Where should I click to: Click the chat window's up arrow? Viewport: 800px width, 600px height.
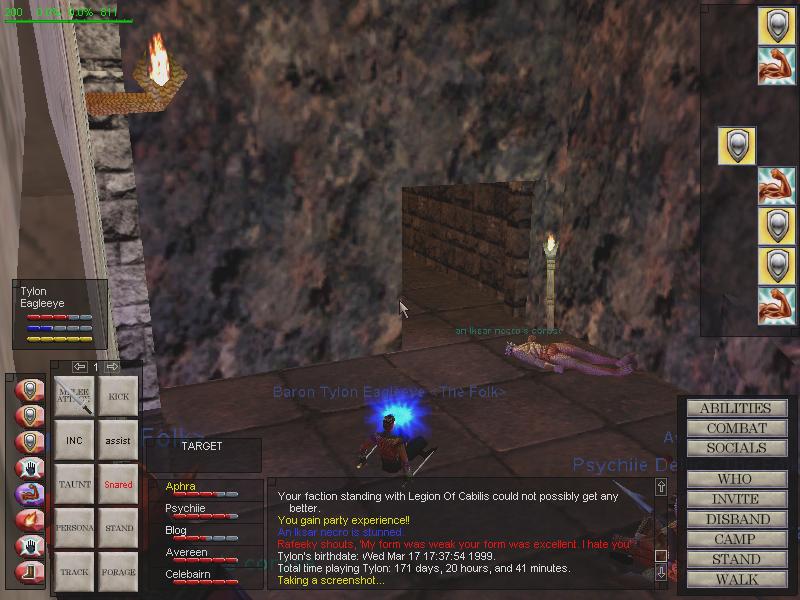[x=660, y=487]
